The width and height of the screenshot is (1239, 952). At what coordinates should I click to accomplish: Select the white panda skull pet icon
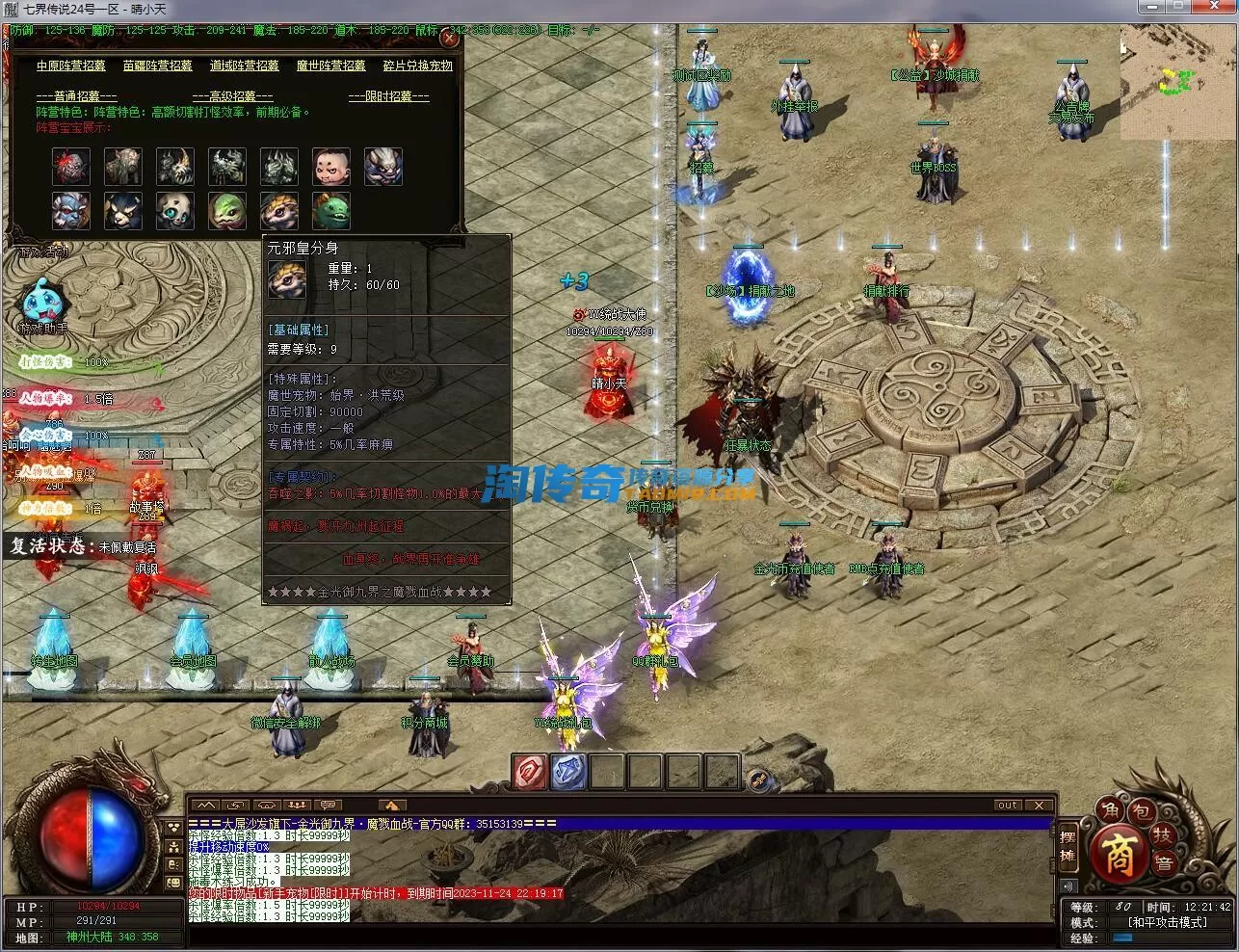pos(174,211)
